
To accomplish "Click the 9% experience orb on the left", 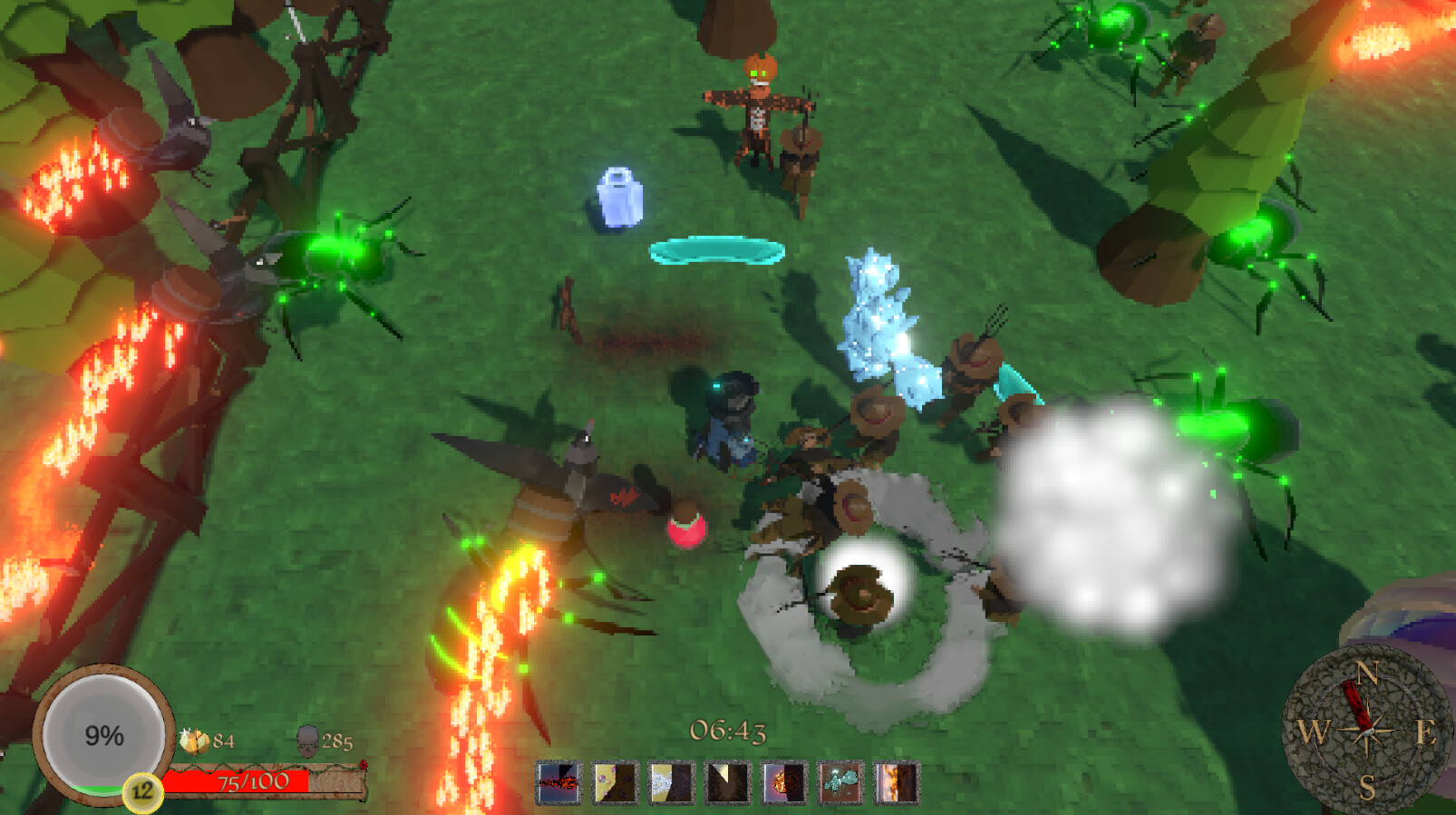I will (103, 734).
